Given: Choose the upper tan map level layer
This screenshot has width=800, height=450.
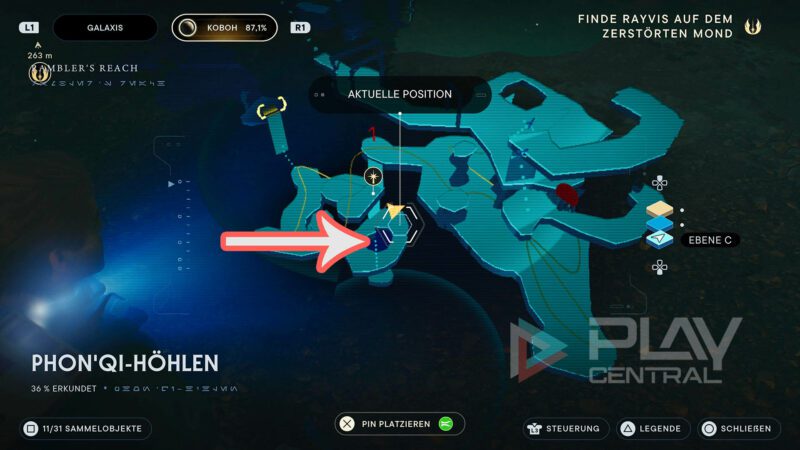Looking at the screenshot, I should tap(660, 210).
